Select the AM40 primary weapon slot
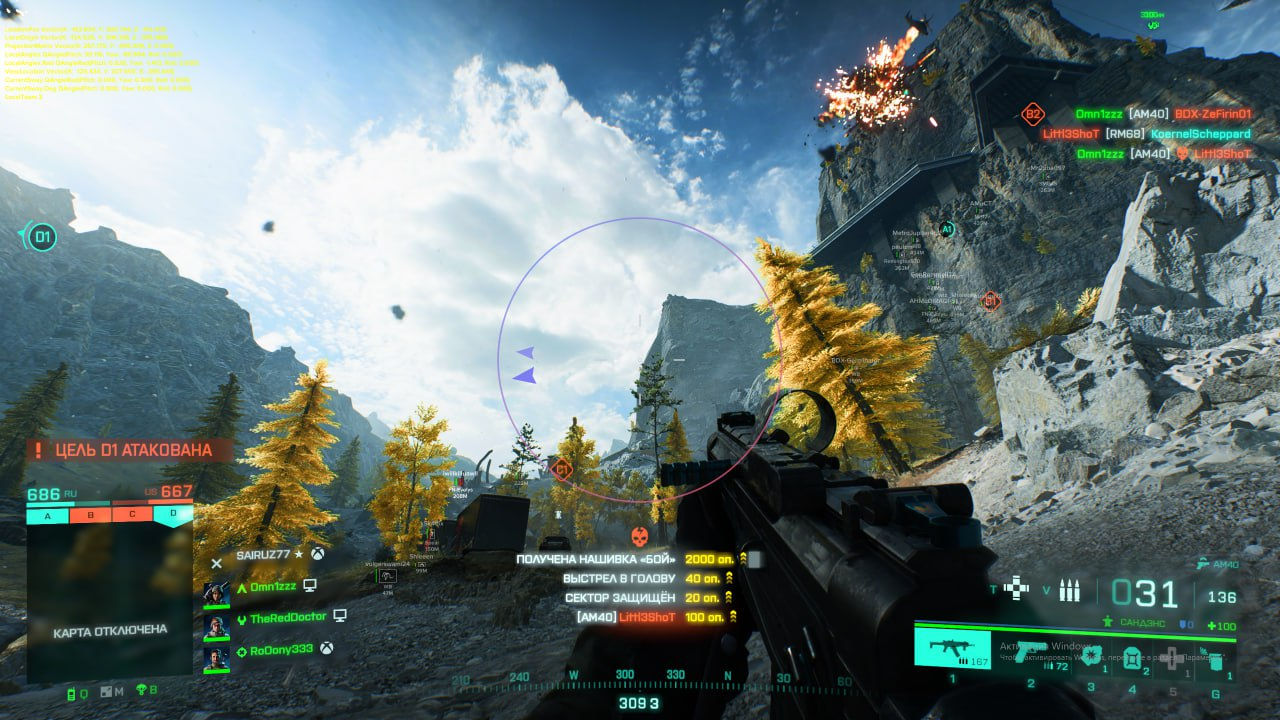 [951, 648]
